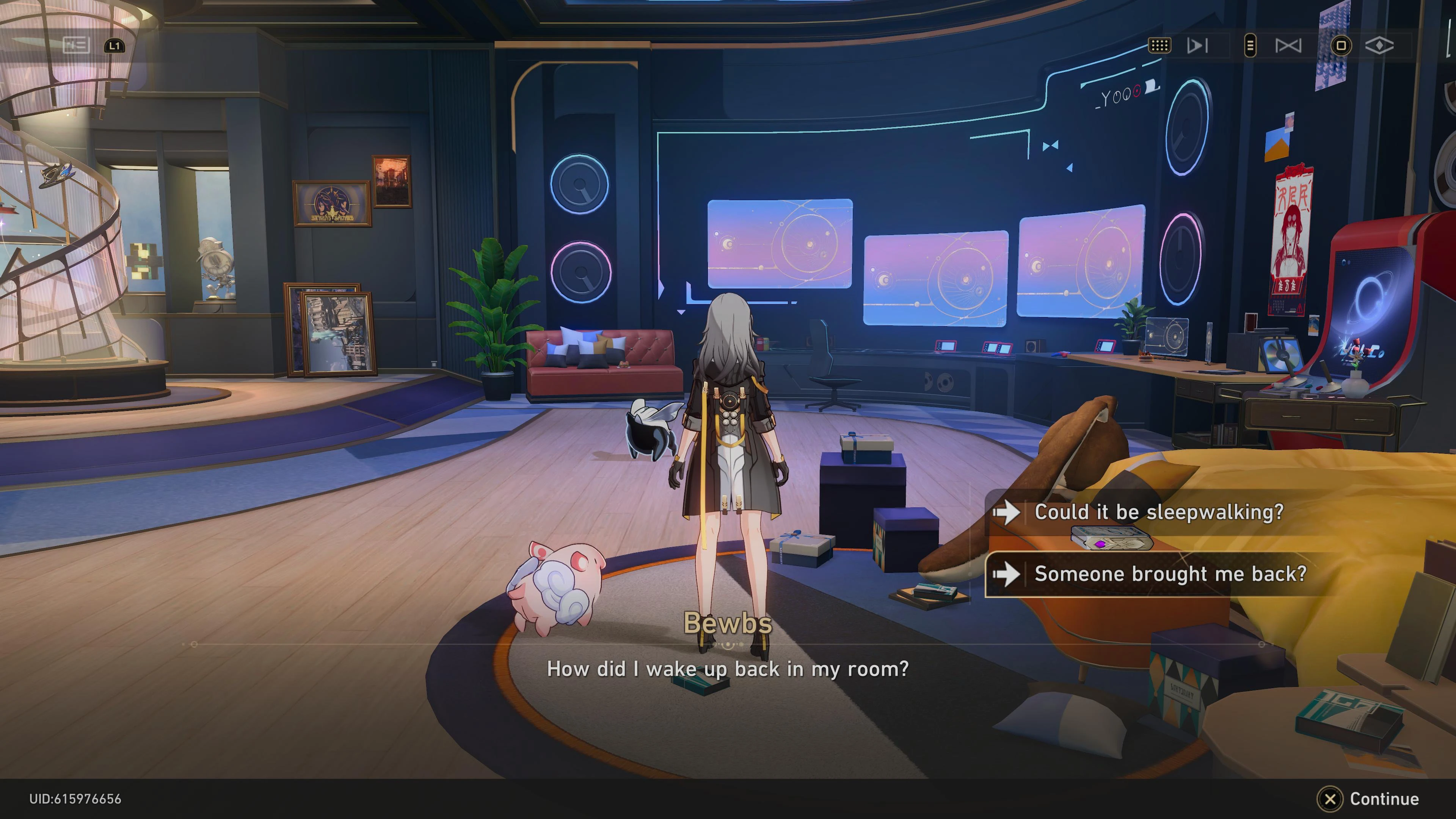Viewport: 1456px width, 819px height.
Task: Toggle cinematic view with the bowtie icon
Action: (1289, 46)
